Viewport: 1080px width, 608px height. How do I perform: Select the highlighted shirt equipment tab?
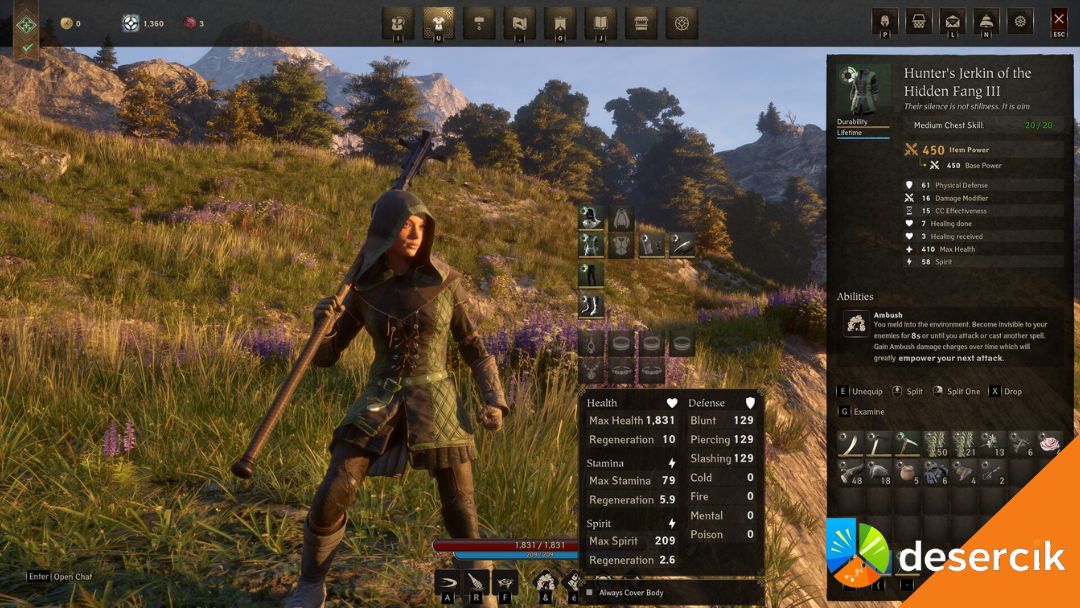pyautogui.click(x=438, y=21)
